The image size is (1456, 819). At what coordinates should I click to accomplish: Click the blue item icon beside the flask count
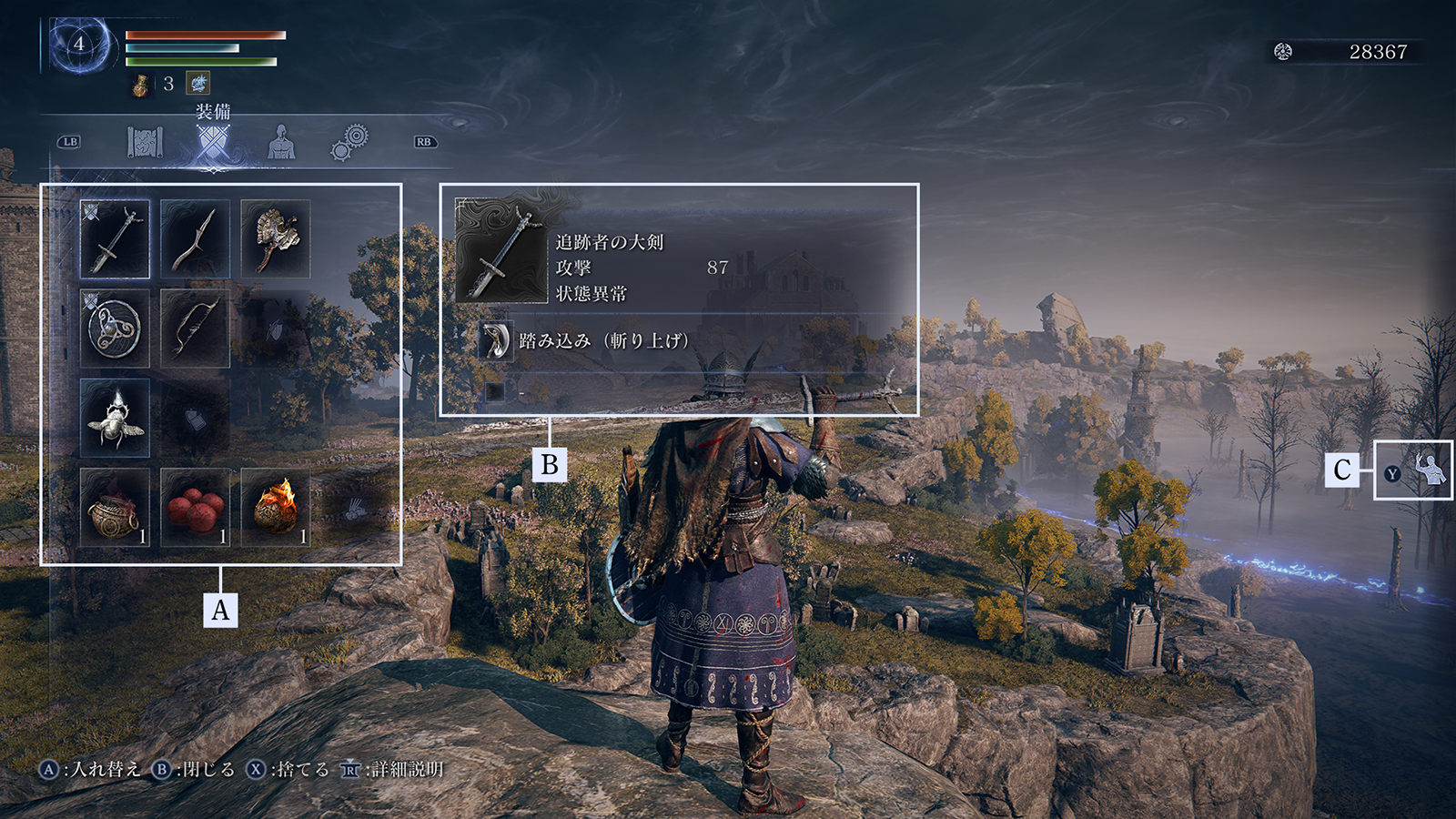pyautogui.click(x=197, y=84)
